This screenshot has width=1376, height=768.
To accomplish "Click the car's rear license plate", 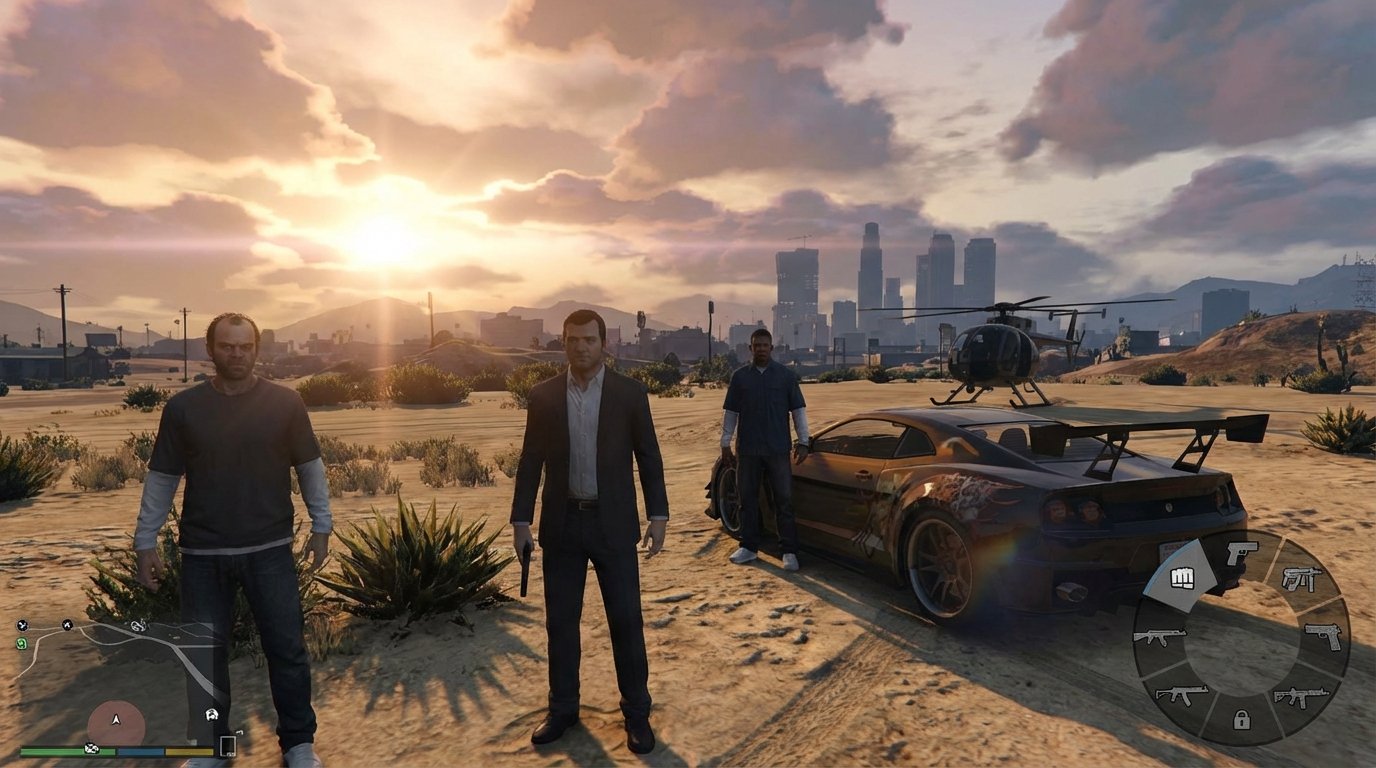I will pyautogui.click(x=1172, y=547).
